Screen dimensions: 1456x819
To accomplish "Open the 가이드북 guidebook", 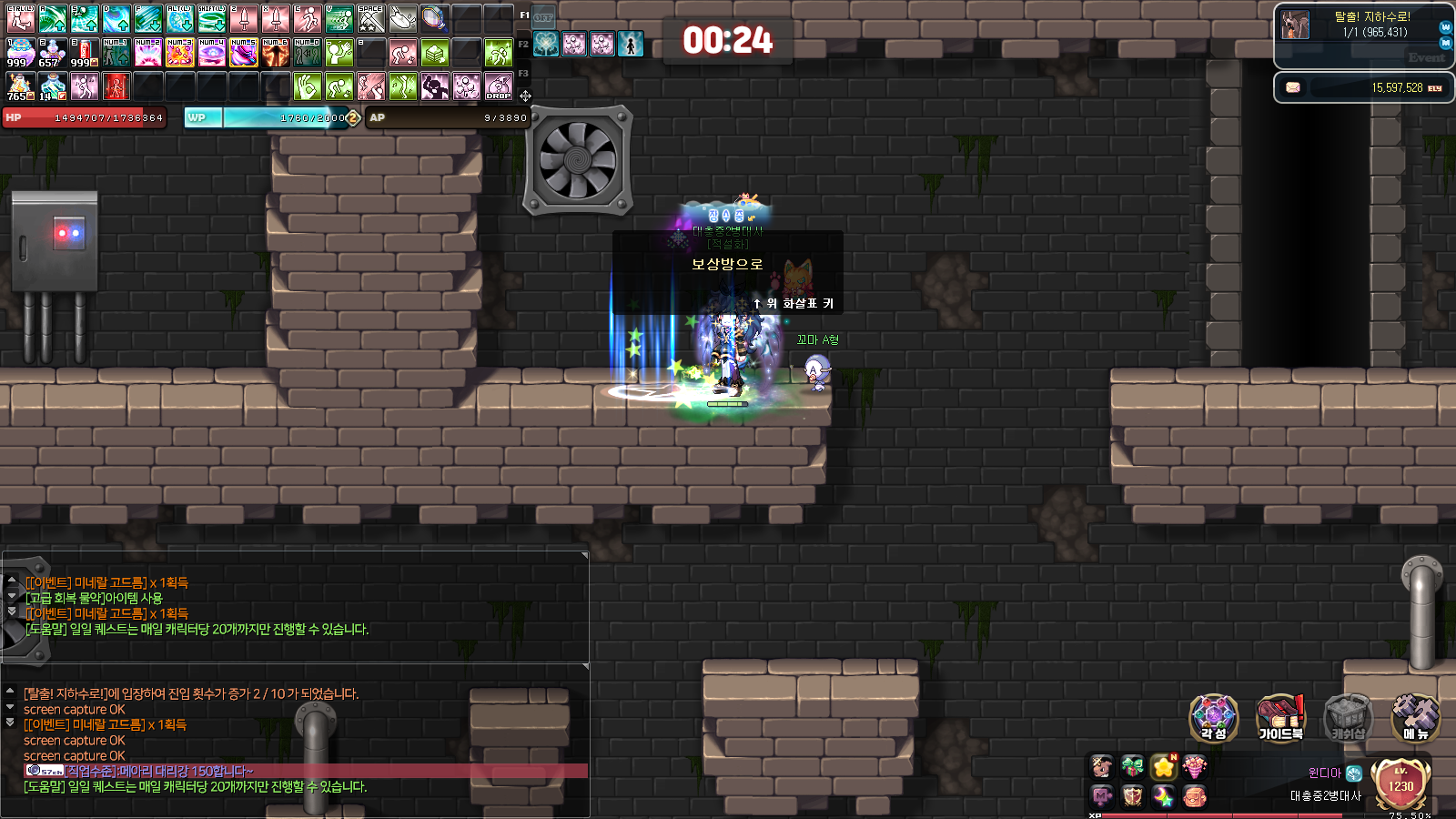I will [1280, 718].
